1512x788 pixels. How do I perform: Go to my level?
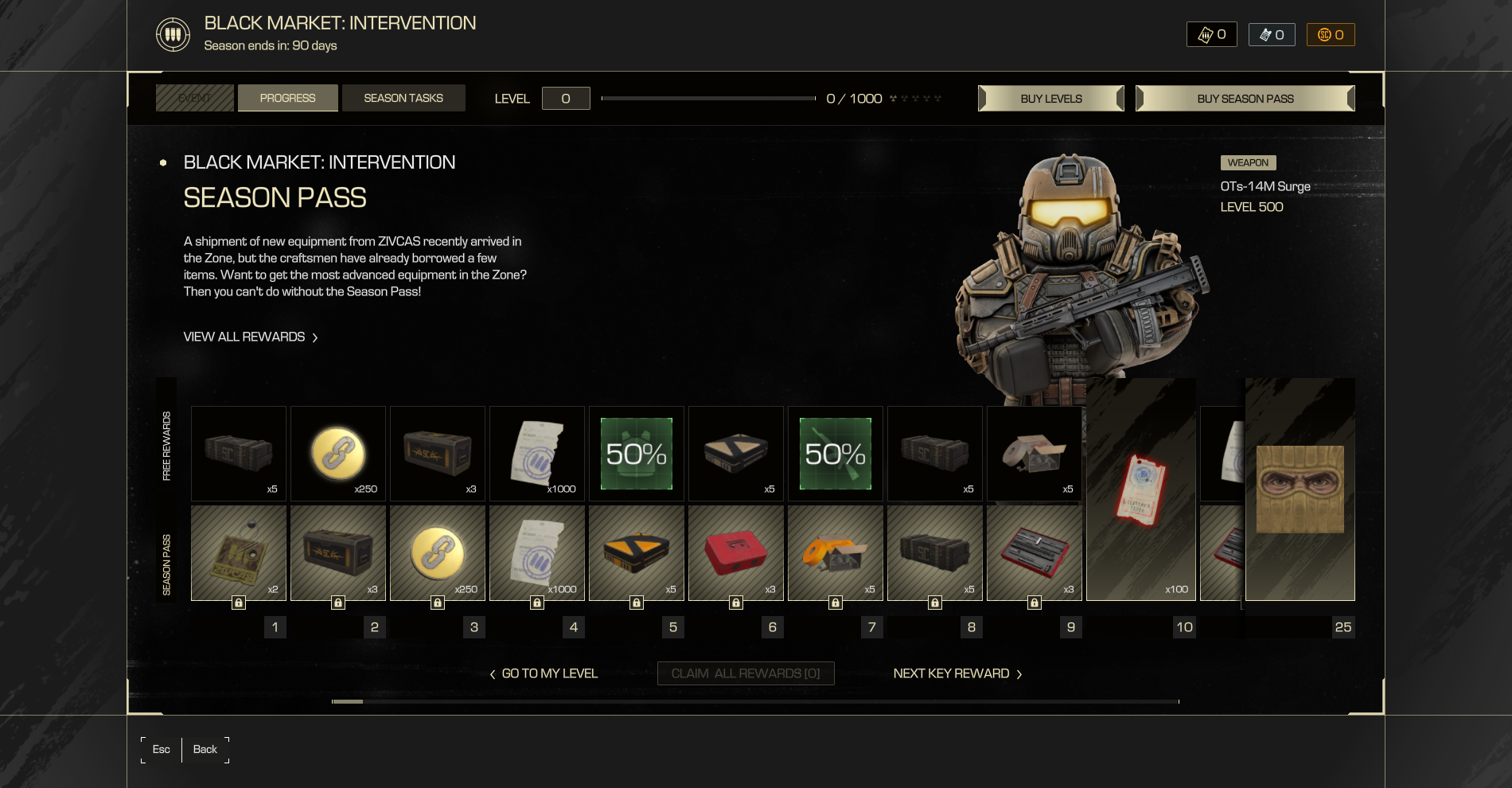544,673
